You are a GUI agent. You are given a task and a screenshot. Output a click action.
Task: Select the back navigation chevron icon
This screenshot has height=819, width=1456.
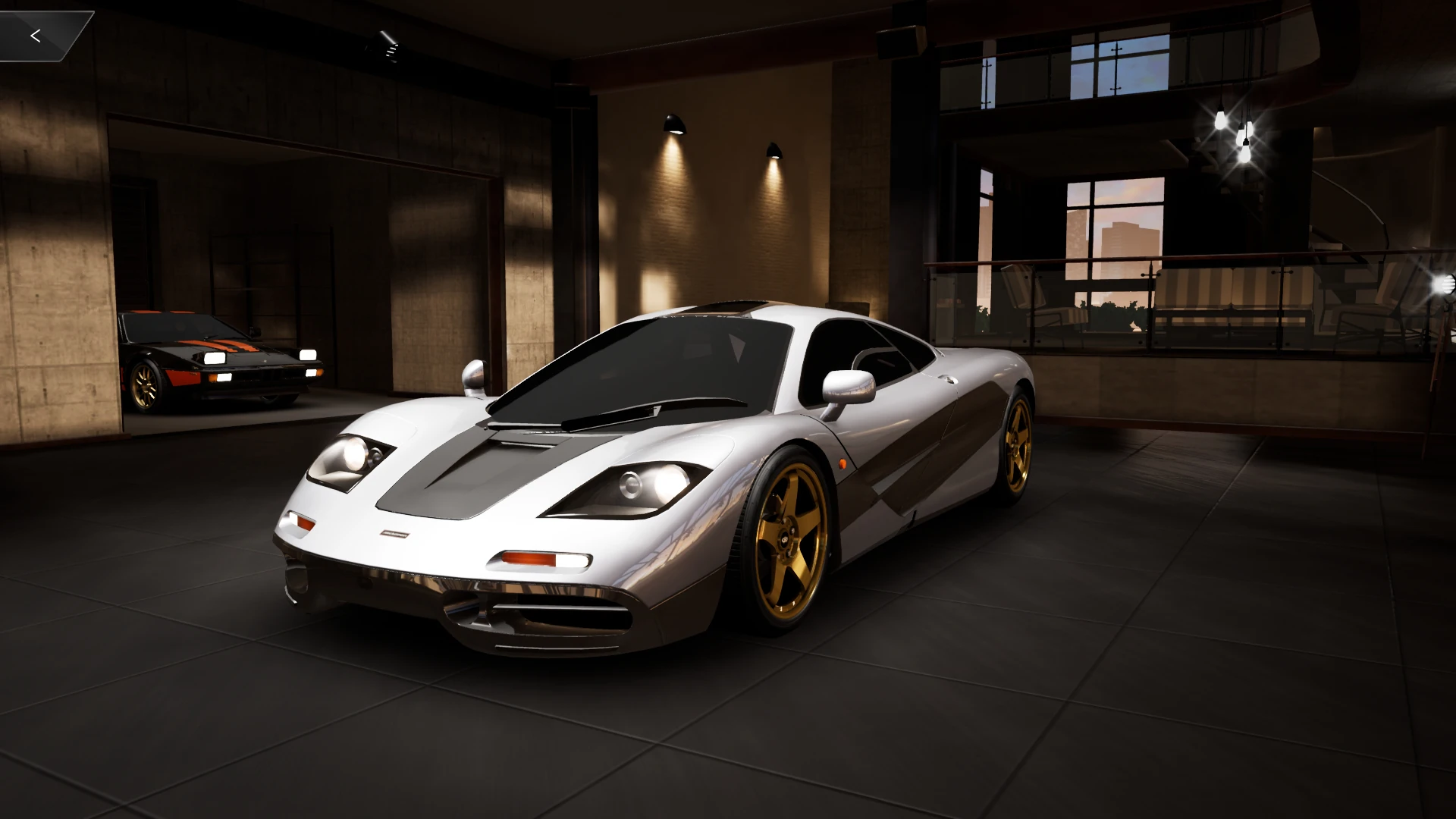pyautogui.click(x=36, y=35)
